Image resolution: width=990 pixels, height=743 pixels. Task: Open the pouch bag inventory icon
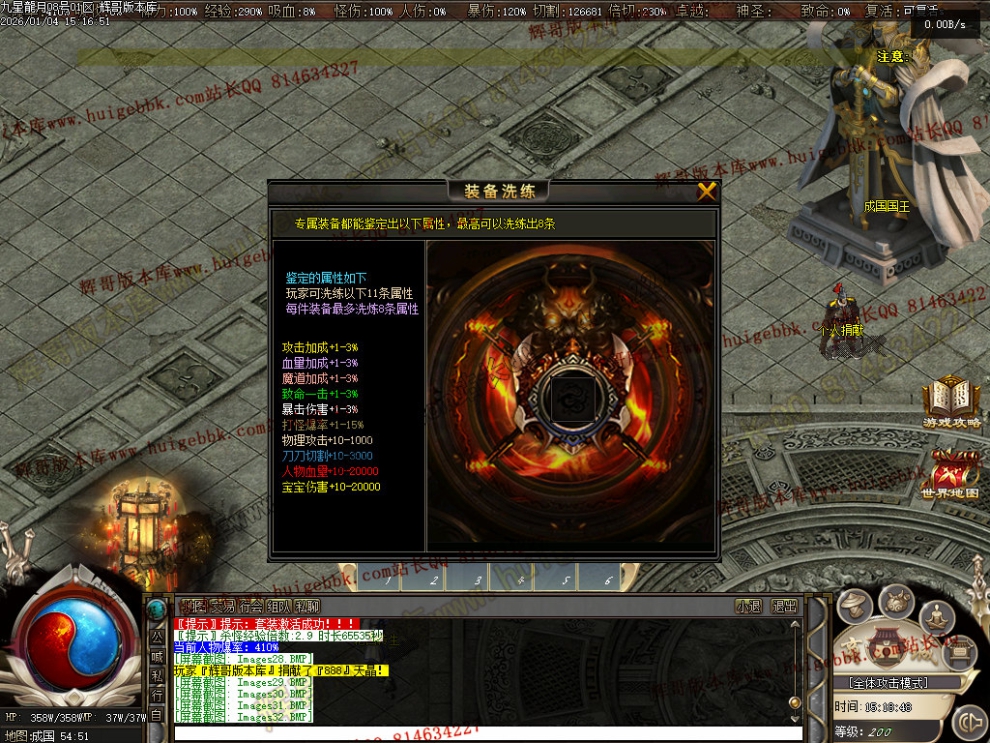click(x=896, y=601)
